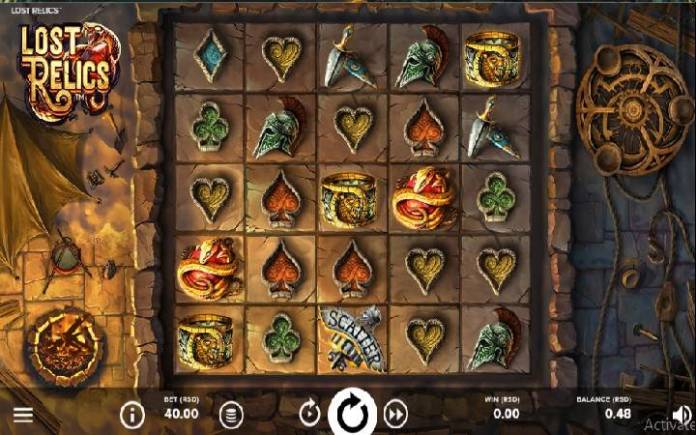Show the game info paytable
This screenshot has width=696, height=435.
pyautogui.click(x=132, y=413)
